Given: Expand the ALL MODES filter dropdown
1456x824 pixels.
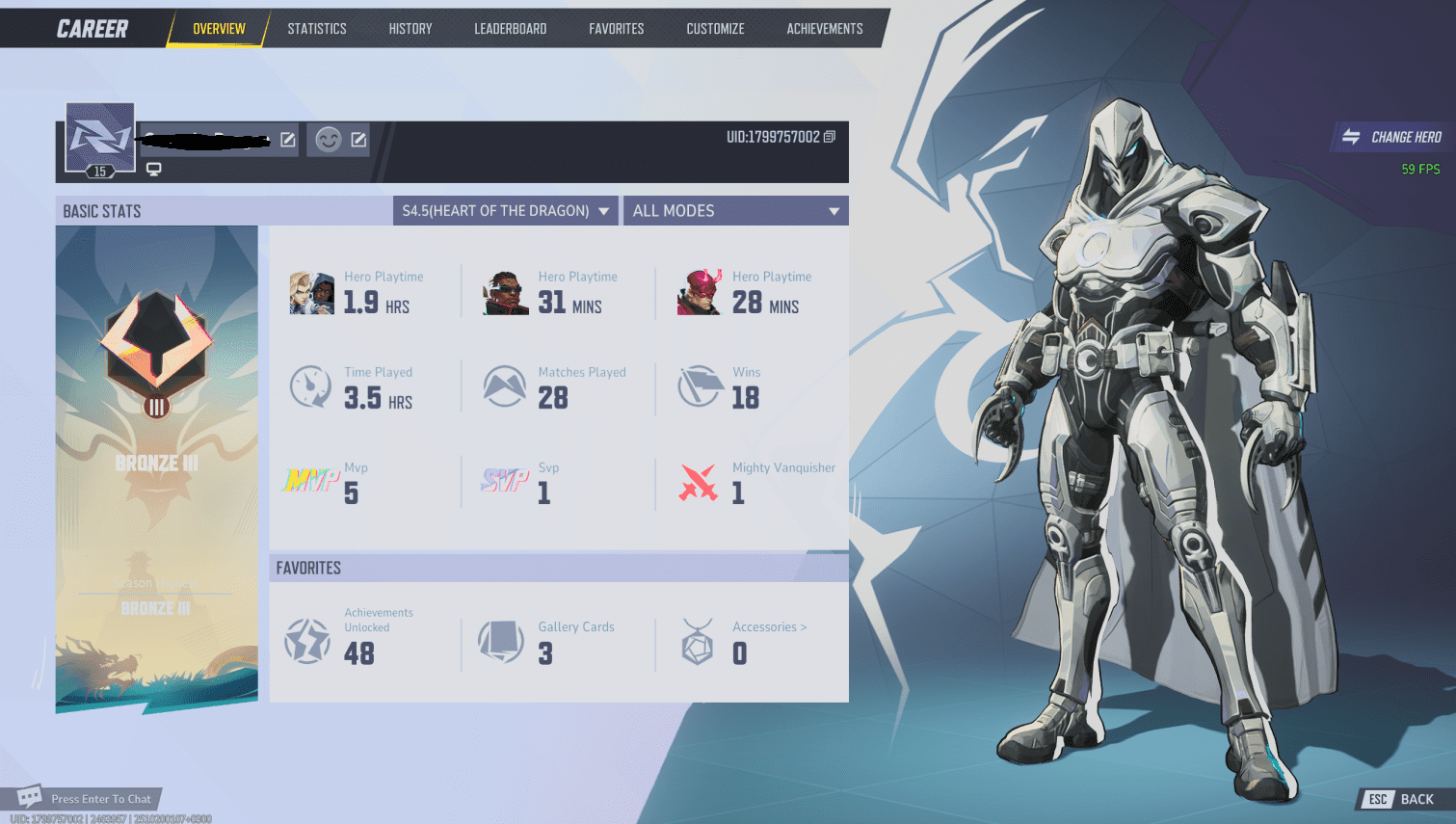Looking at the screenshot, I should tap(735, 210).
